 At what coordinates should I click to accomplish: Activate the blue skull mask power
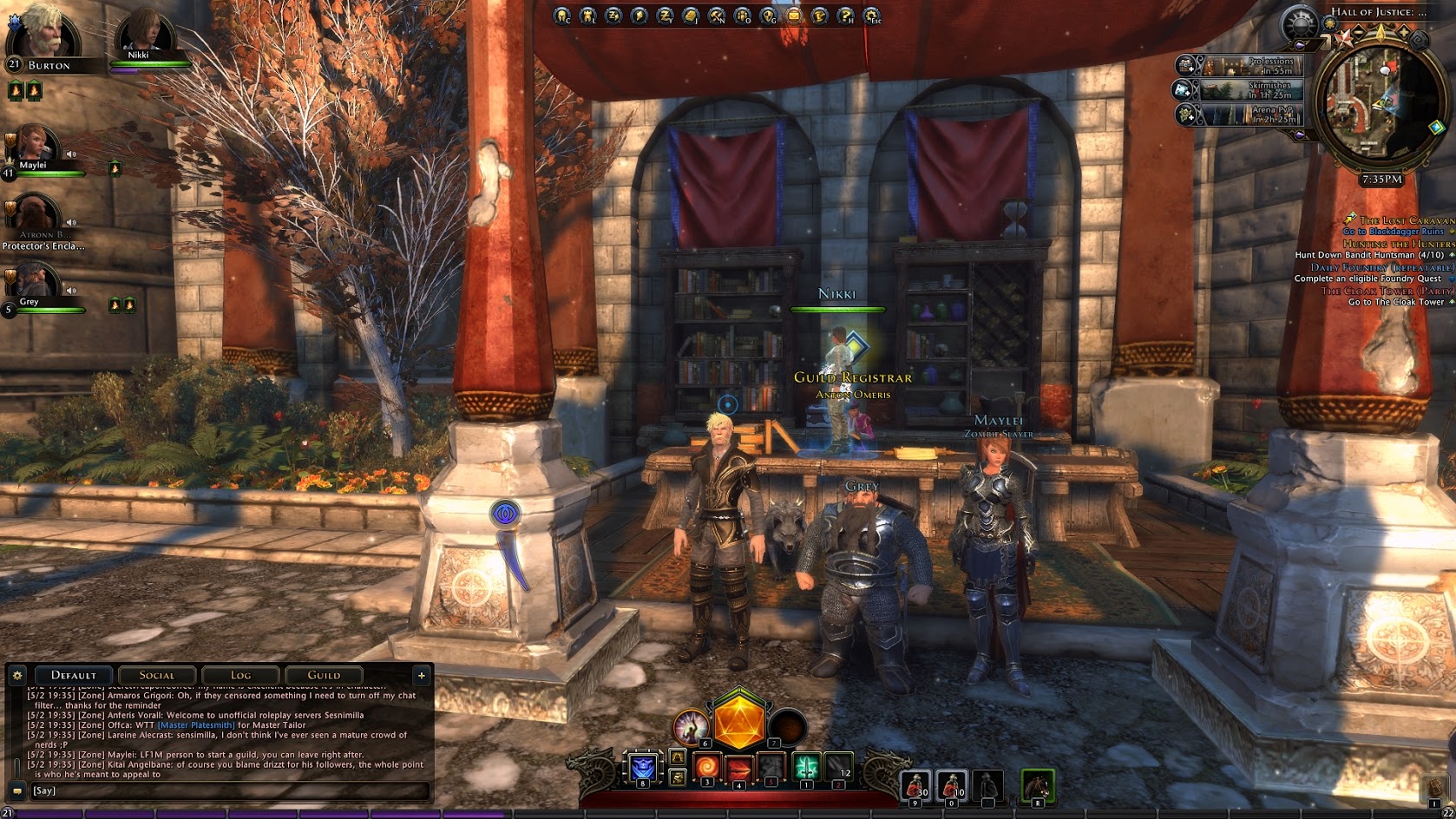pyautogui.click(x=643, y=767)
